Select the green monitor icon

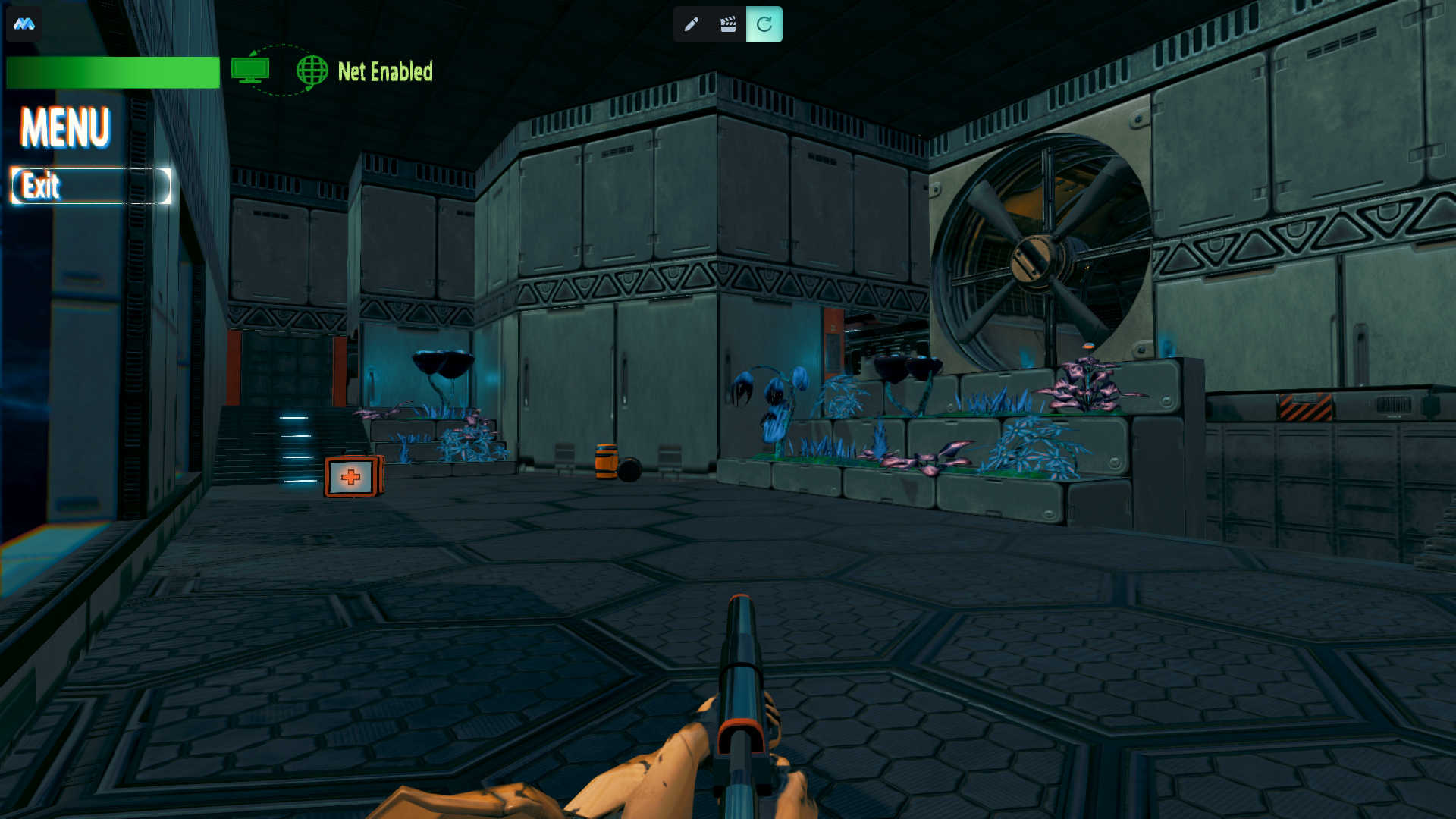click(250, 71)
